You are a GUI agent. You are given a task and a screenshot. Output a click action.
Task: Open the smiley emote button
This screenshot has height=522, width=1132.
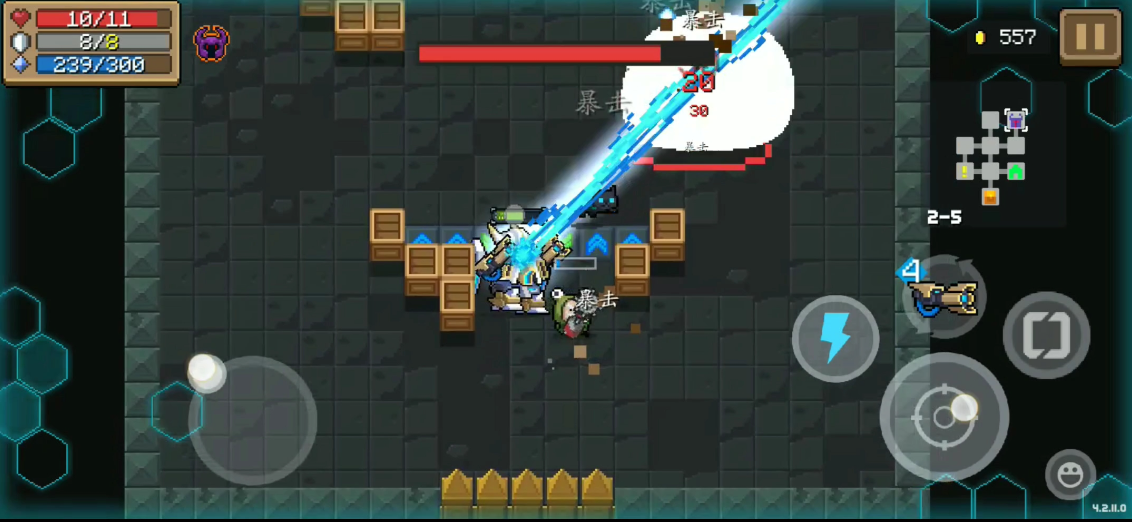coord(1070,474)
